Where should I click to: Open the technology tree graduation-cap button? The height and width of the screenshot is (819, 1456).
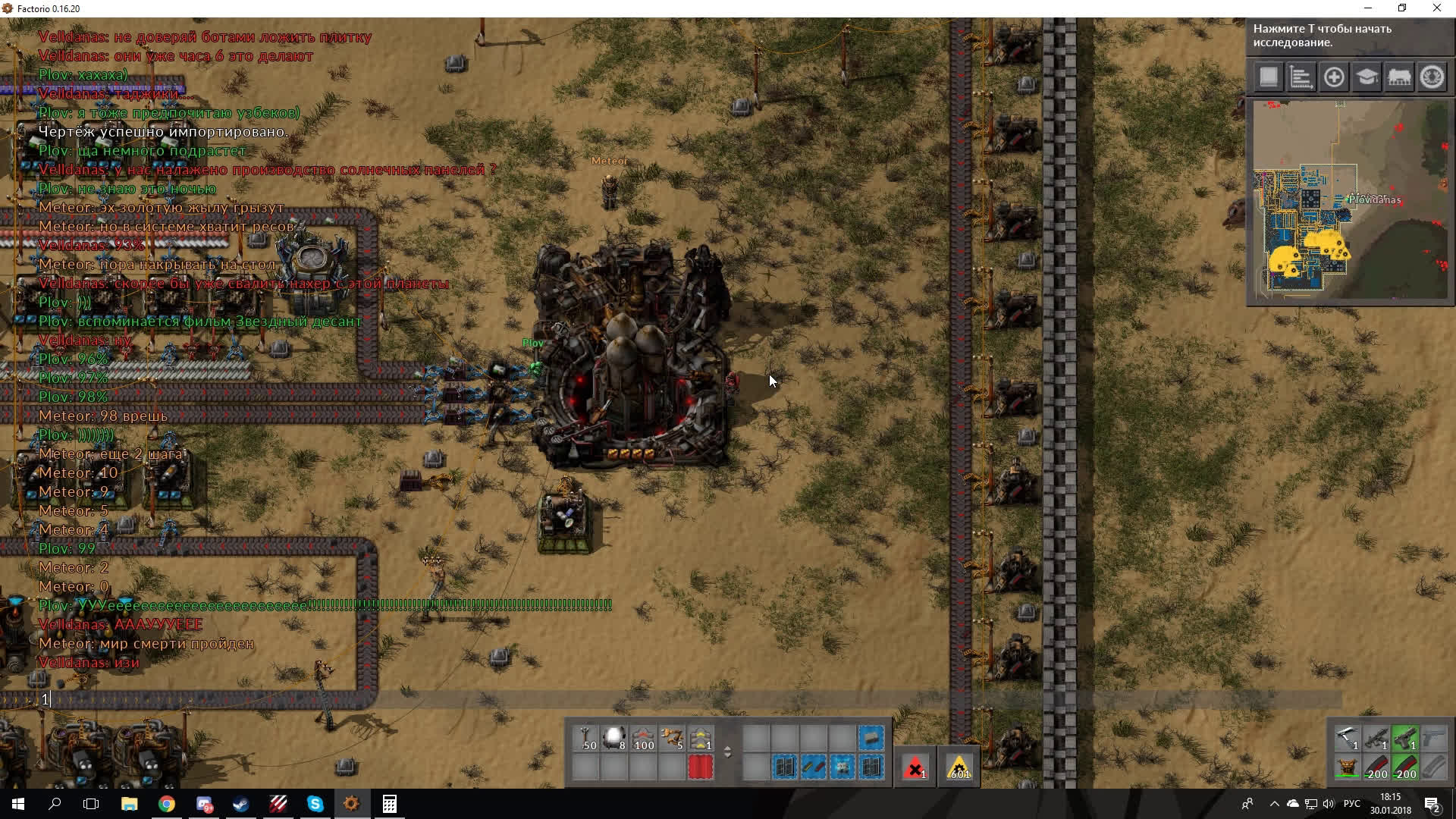coord(1367,77)
